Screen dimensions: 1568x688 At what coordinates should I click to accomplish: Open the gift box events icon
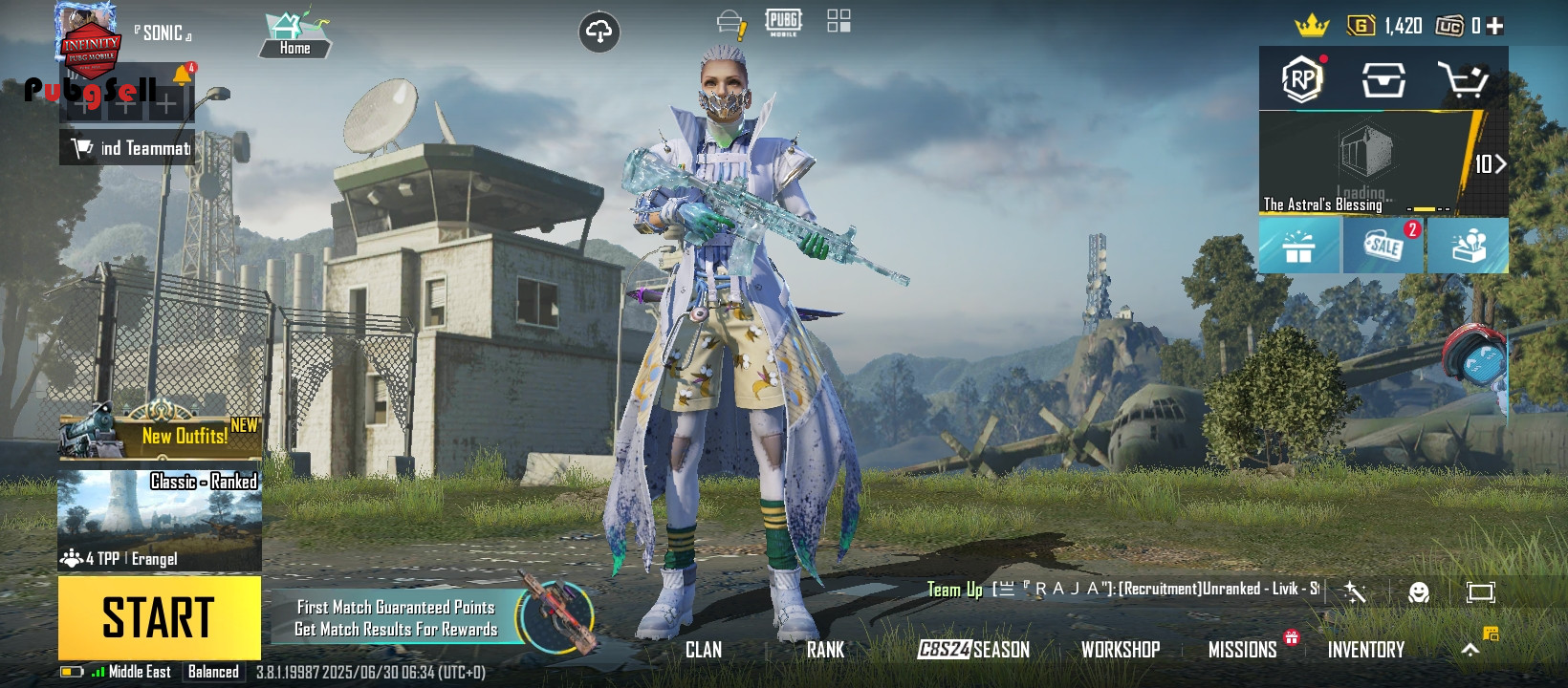point(1298,247)
